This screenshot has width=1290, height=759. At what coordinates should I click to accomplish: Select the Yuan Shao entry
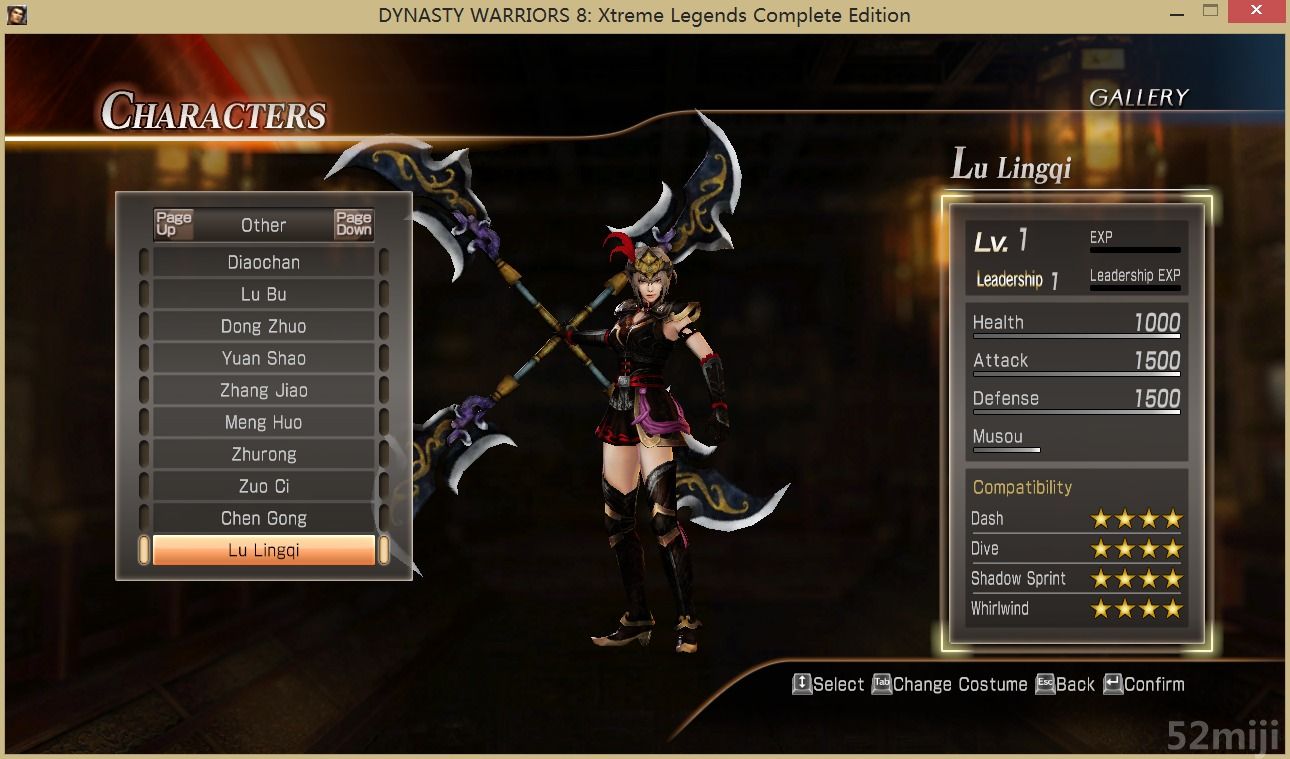pos(263,358)
